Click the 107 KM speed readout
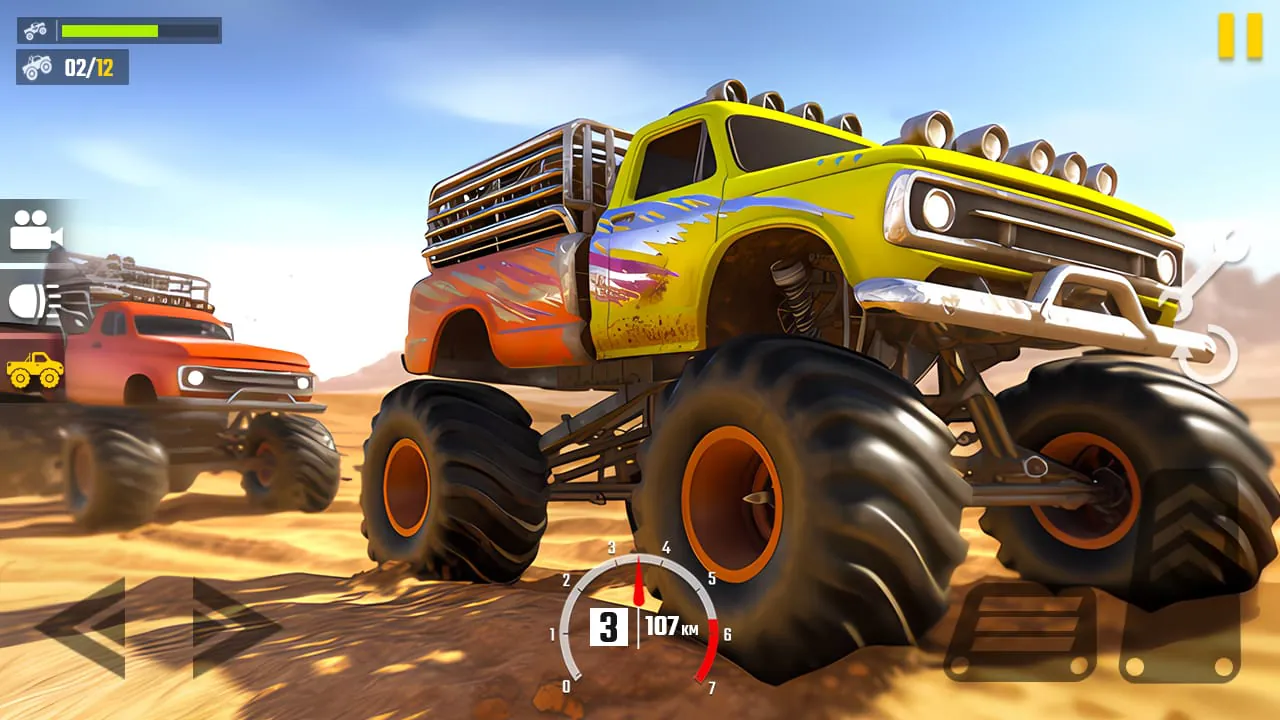Viewport: 1280px width, 720px height. [x=675, y=628]
